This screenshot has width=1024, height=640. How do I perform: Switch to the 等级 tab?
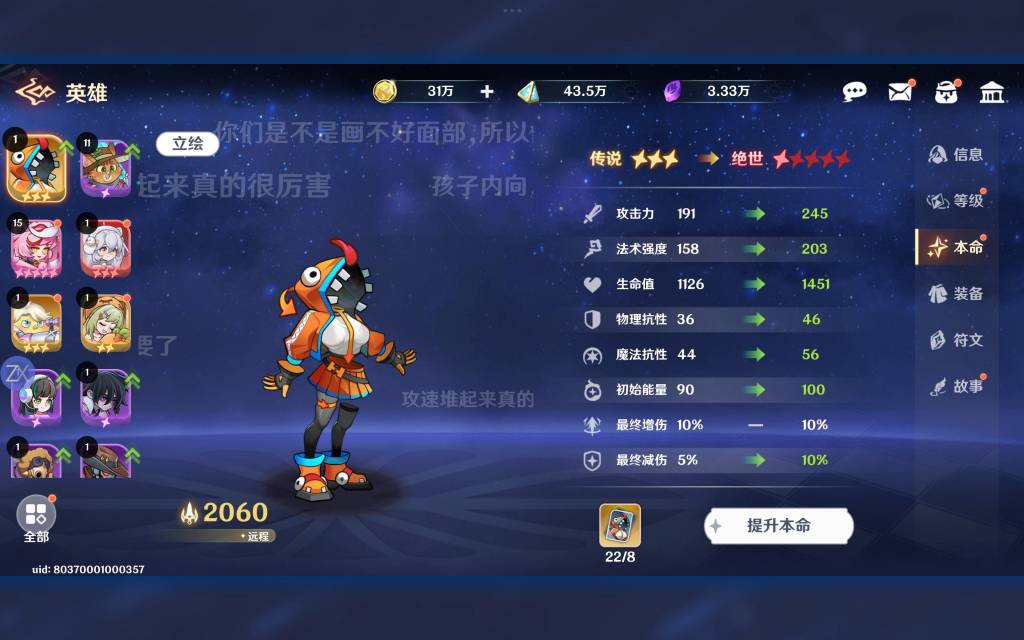pyautogui.click(x=957, y=201)
